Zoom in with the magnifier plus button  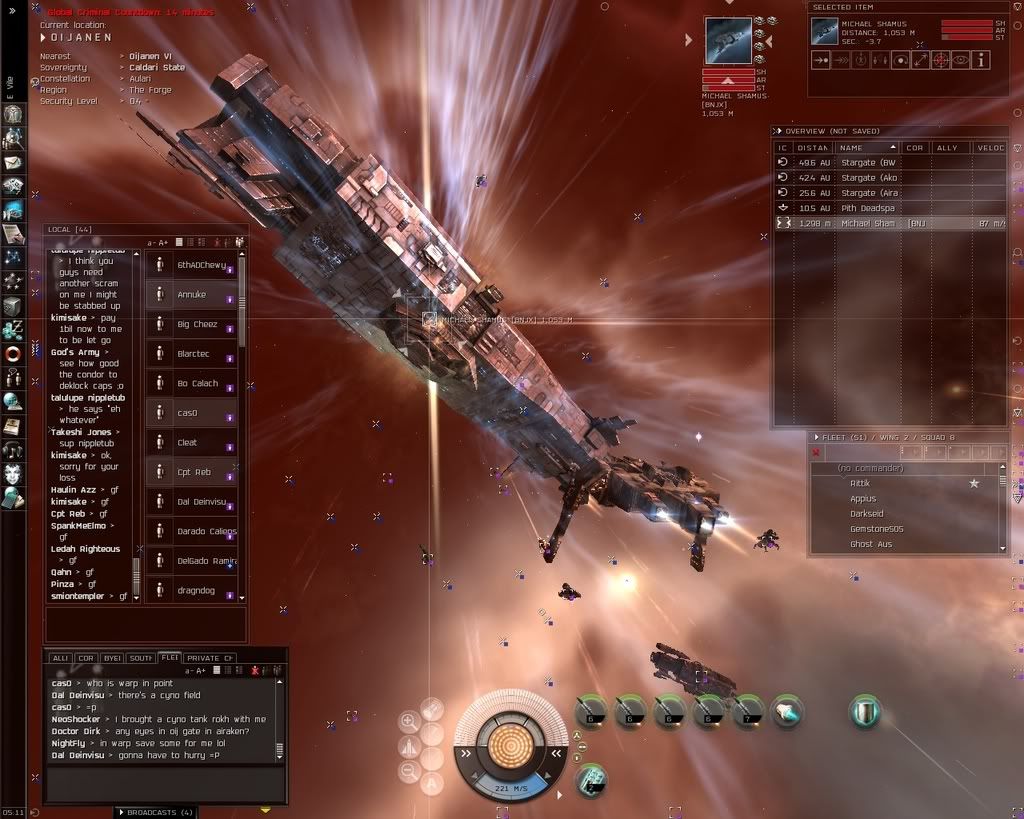(409, 720)
